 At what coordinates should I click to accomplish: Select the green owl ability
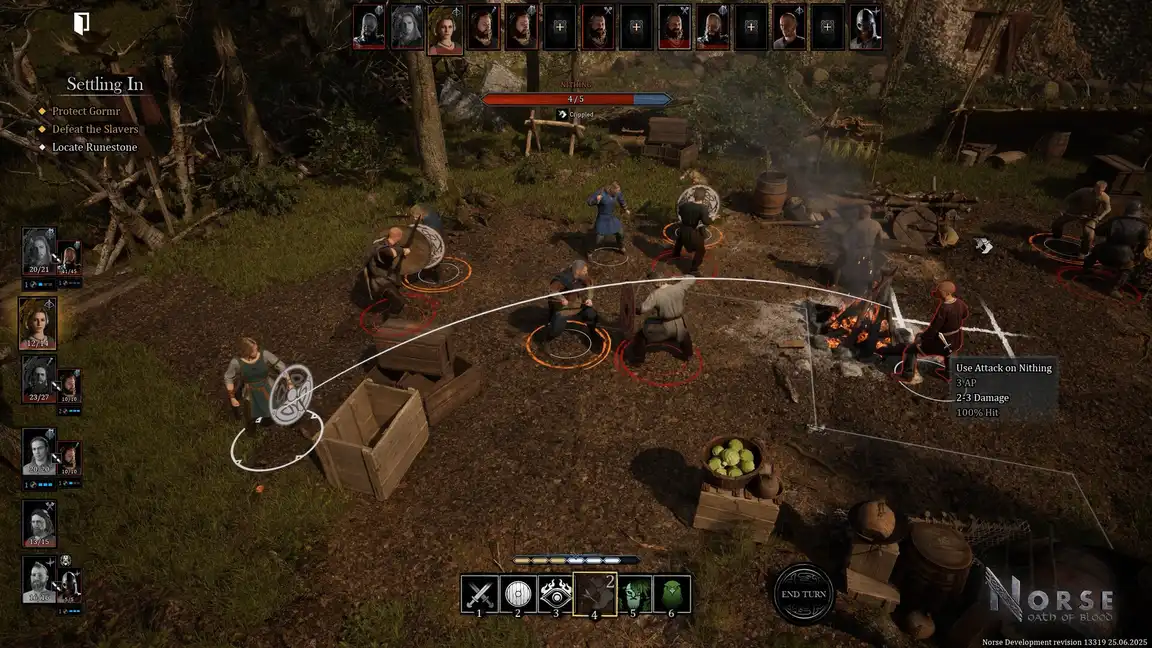point(672,594)
